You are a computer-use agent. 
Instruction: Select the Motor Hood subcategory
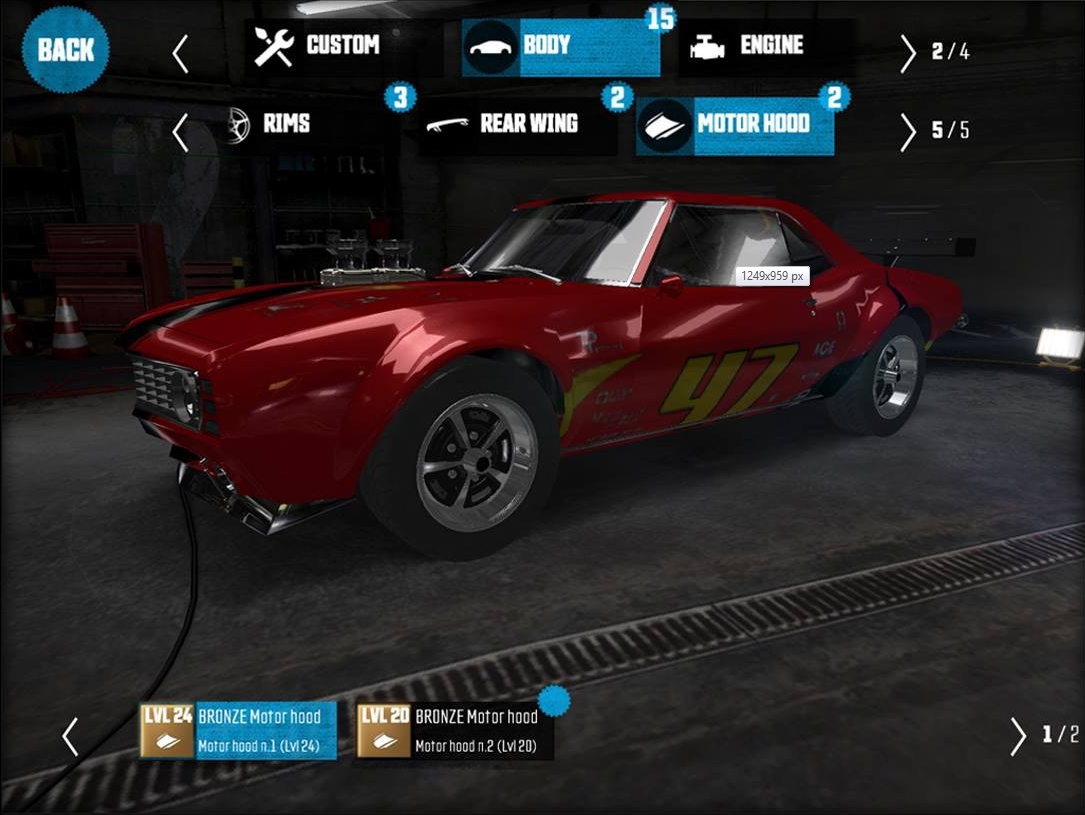click(735, 127)
